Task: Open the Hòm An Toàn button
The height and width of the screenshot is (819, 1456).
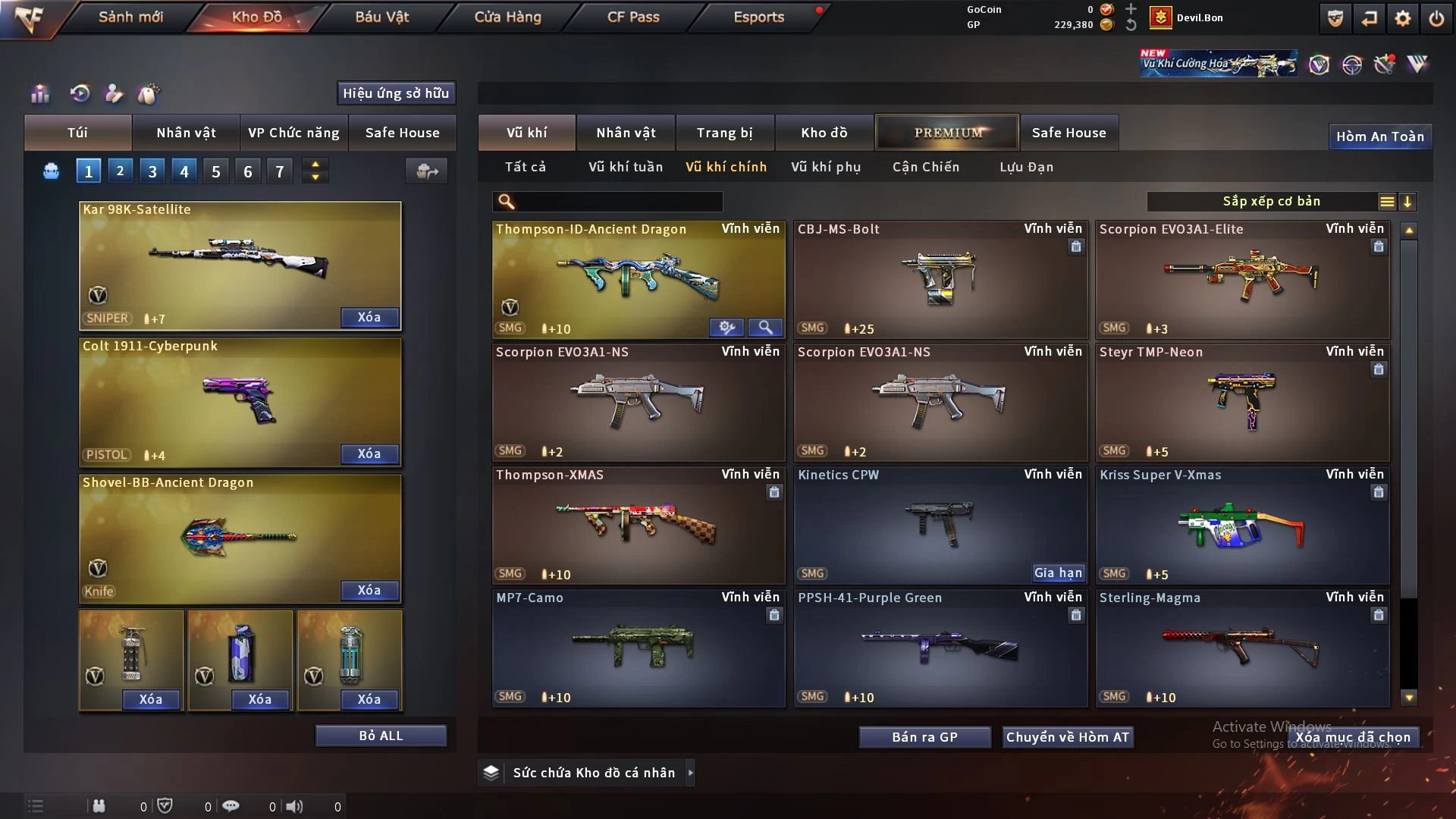Action: click(x=1379, y=136)
